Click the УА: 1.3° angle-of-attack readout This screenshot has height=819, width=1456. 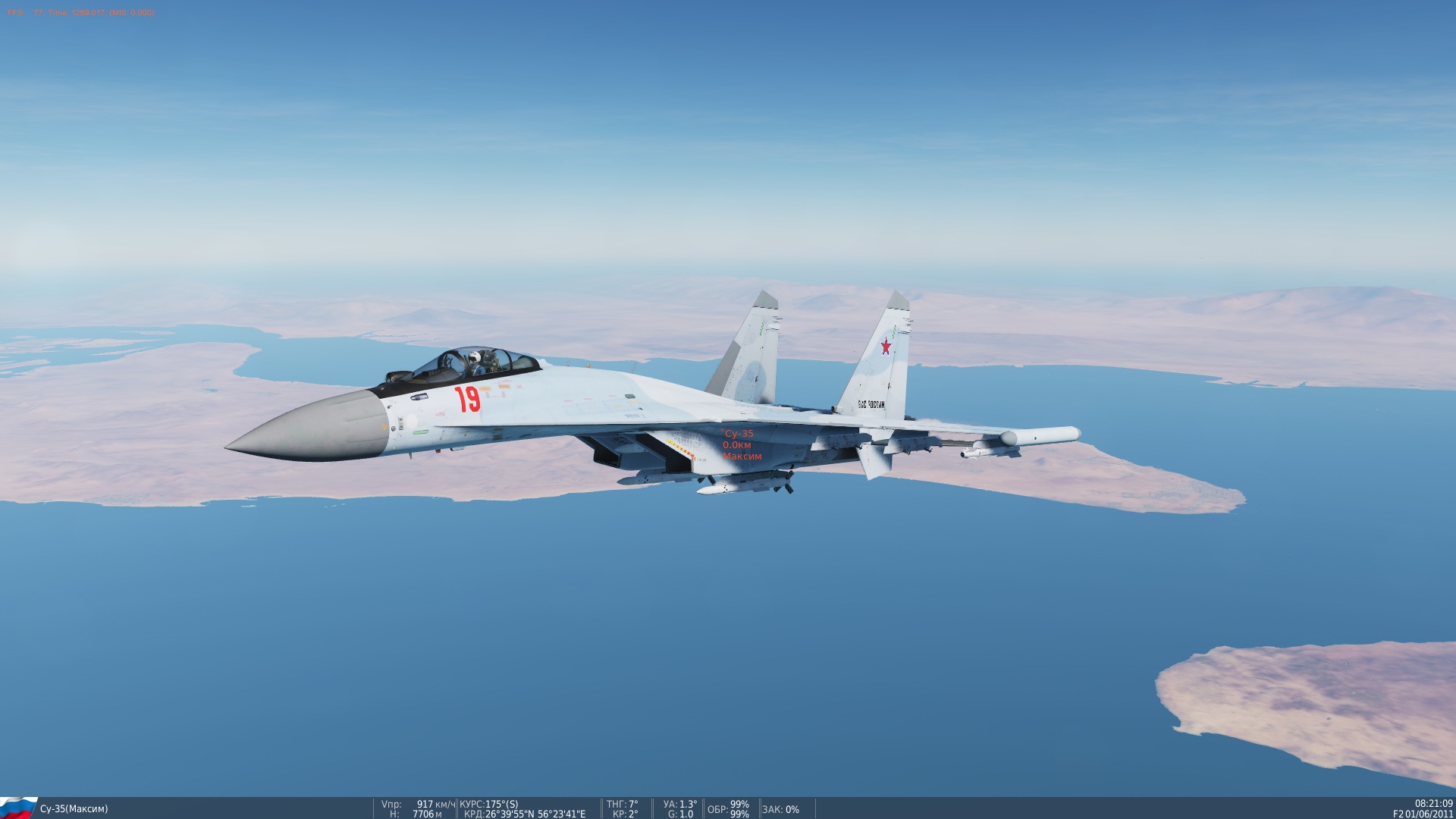pyautogui.click(x=680, y=804)
